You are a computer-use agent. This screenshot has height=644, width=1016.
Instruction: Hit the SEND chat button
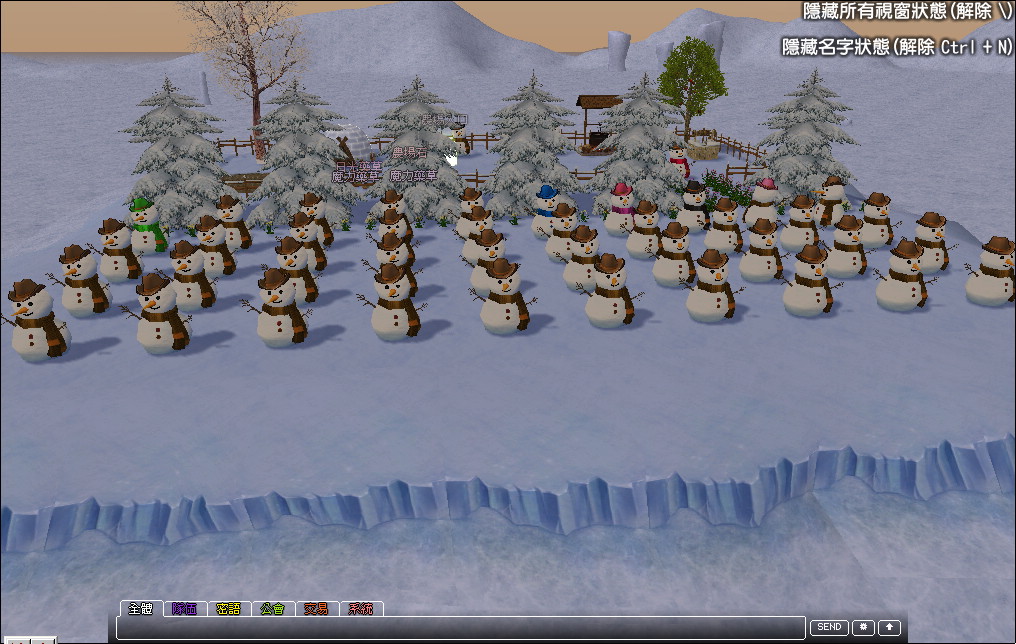(828, 627)
